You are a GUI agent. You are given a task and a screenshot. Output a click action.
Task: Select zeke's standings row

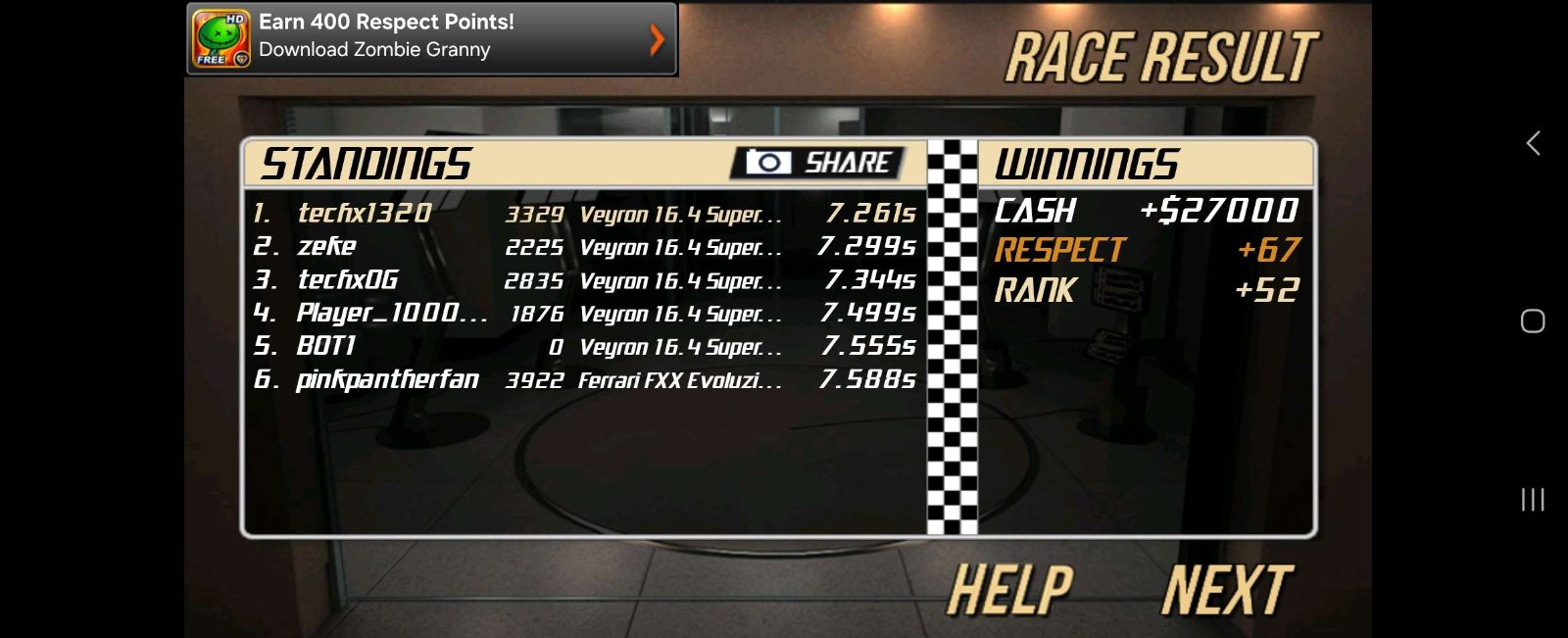(584, 246)
